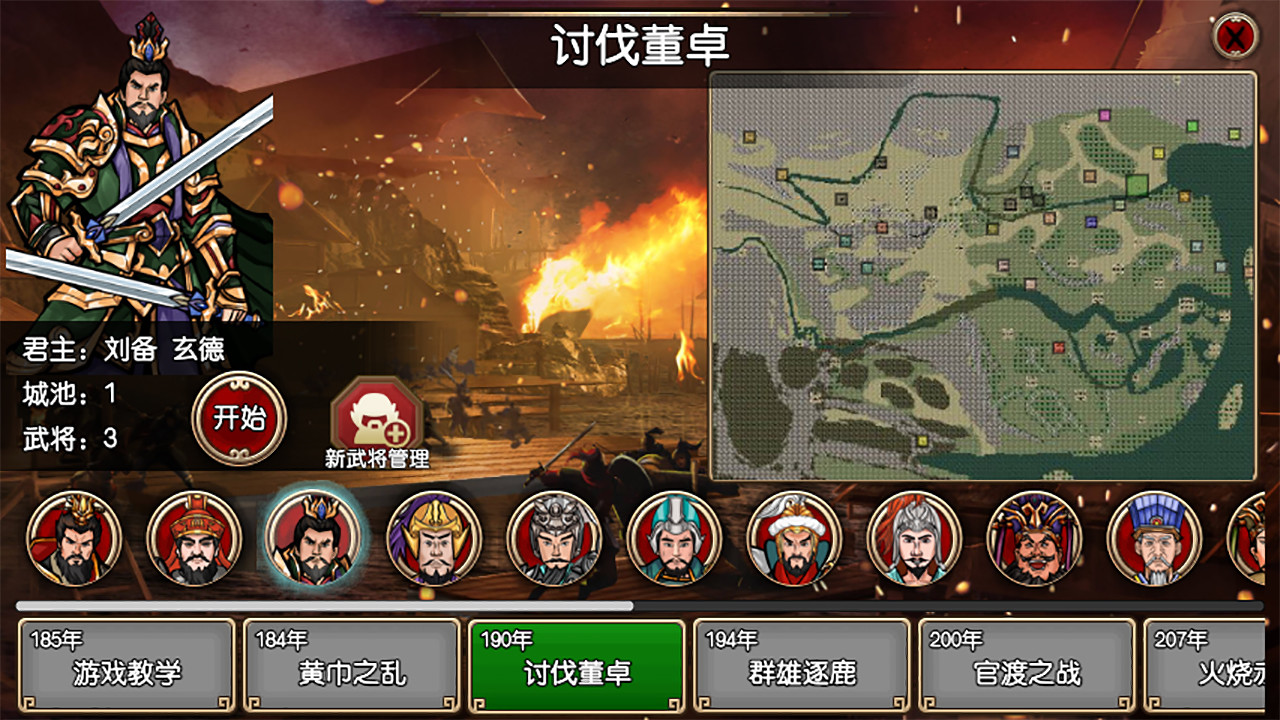Select the blue-armored ruler portrait in the middle
Viewport: 1280px width, 720px height.
click(x=675, y=540)
